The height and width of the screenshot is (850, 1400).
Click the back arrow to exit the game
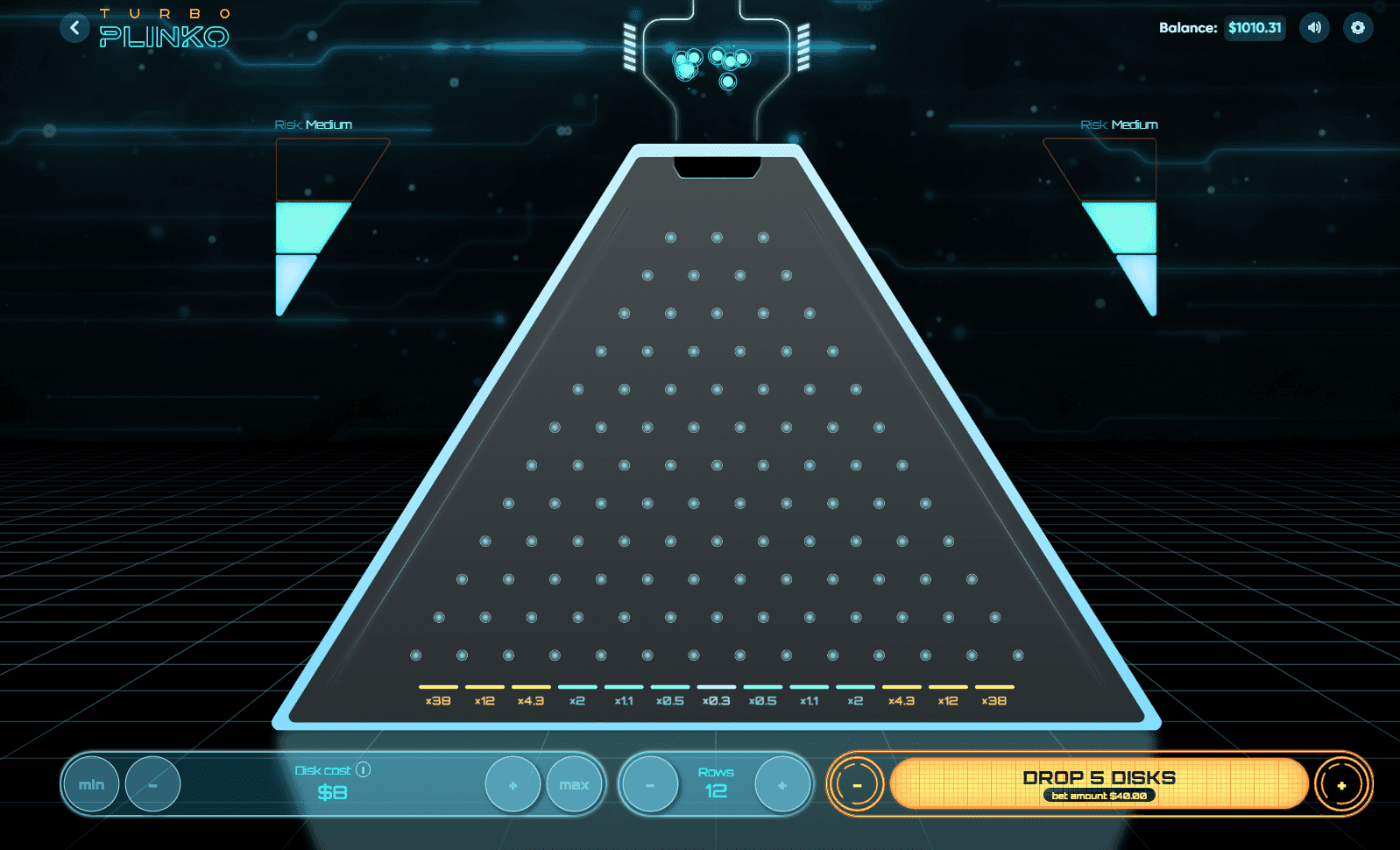74,27
